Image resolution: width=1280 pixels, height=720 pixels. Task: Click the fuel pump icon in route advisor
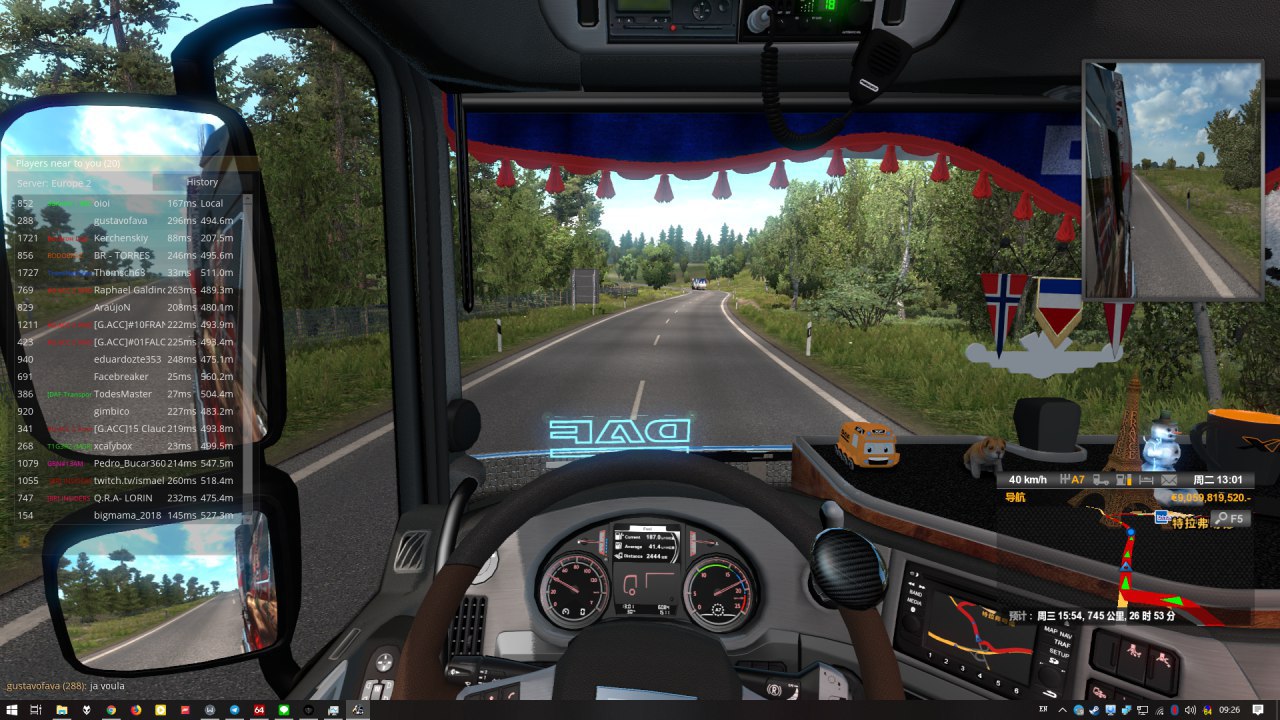1122,480
